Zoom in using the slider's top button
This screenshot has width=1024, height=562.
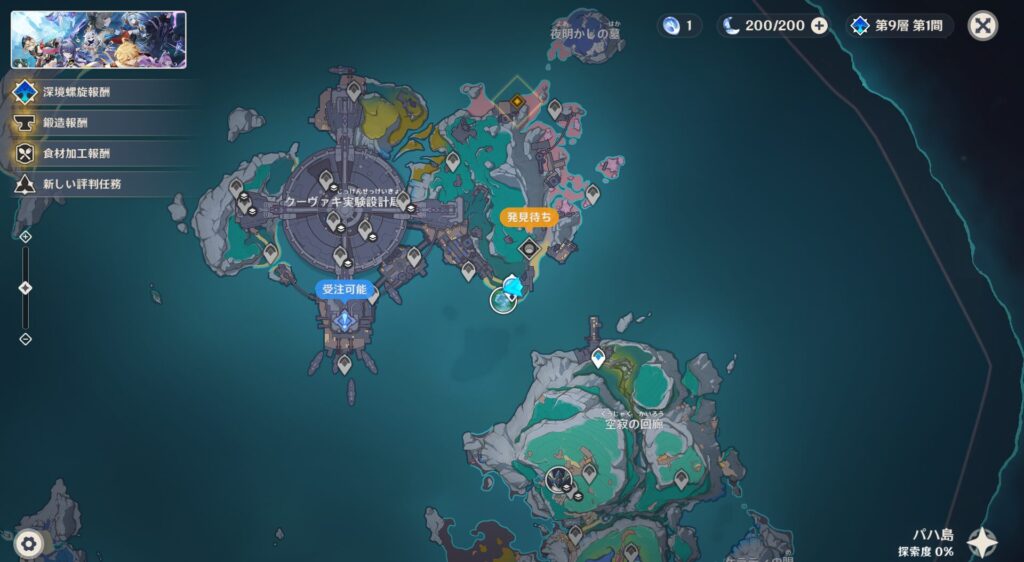pyautogui.click(x=26, y=237)
